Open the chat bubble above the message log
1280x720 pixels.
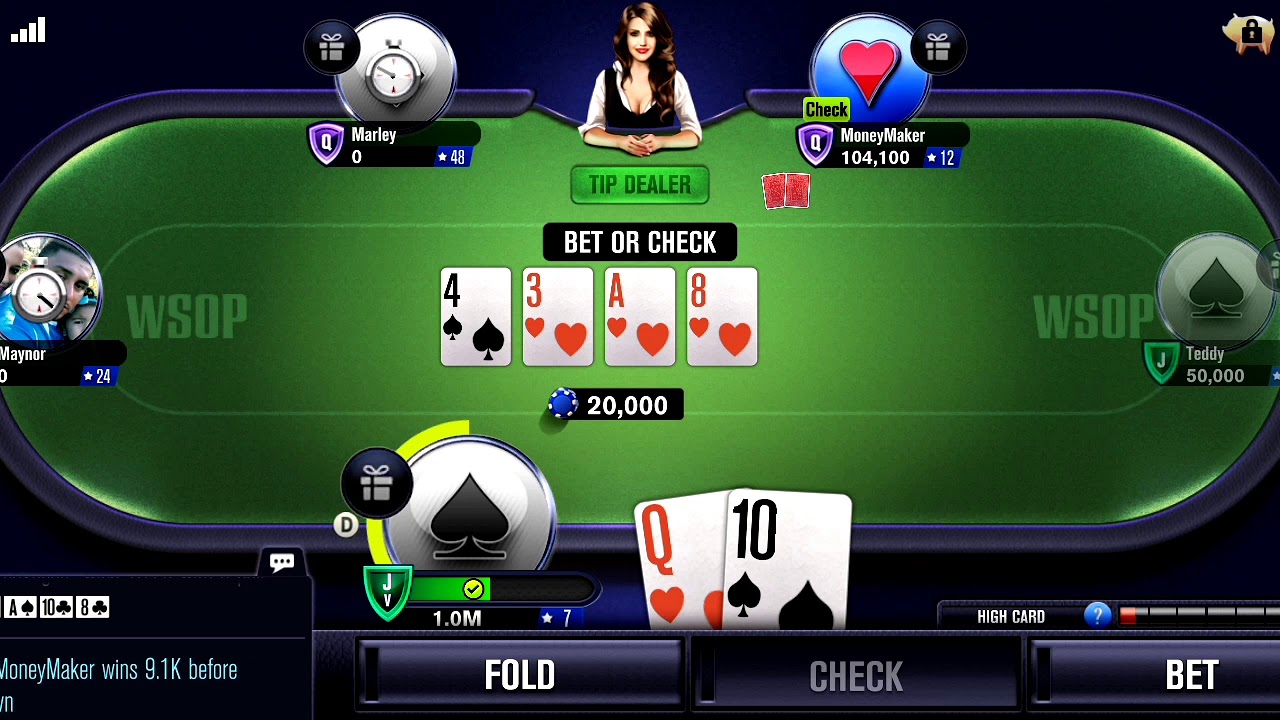click(x=281, y=562)
